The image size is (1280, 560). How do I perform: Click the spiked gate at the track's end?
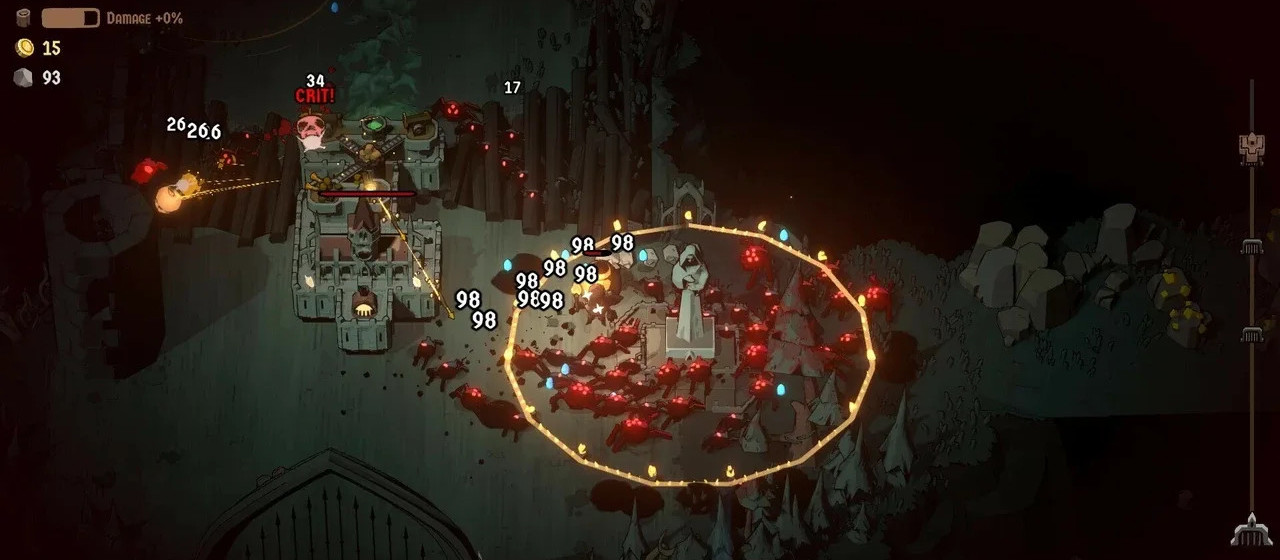coord(1250,530)
